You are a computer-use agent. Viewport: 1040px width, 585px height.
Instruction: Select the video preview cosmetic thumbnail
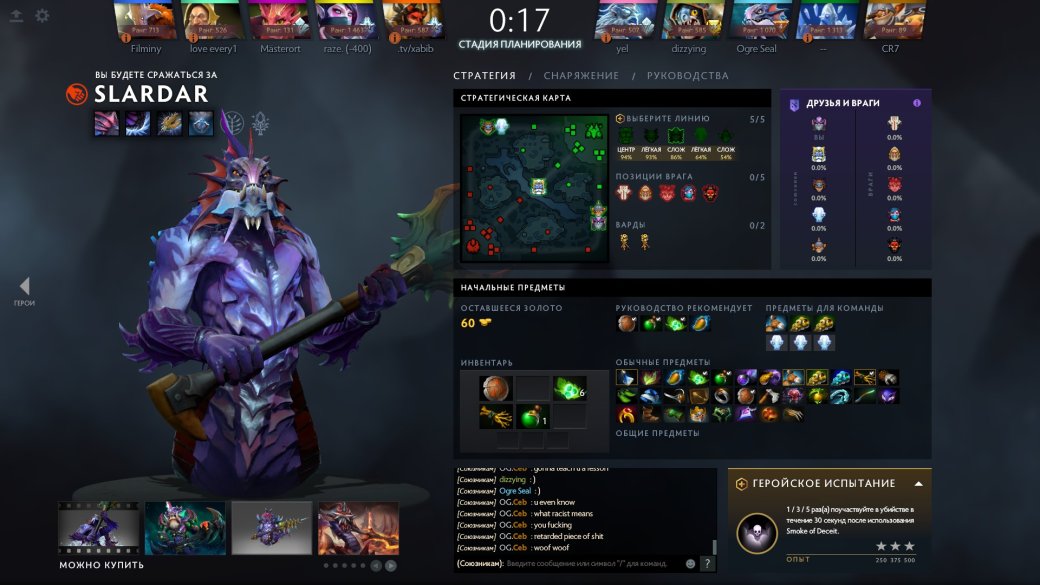pyautogui.click(x=98, y=528)
